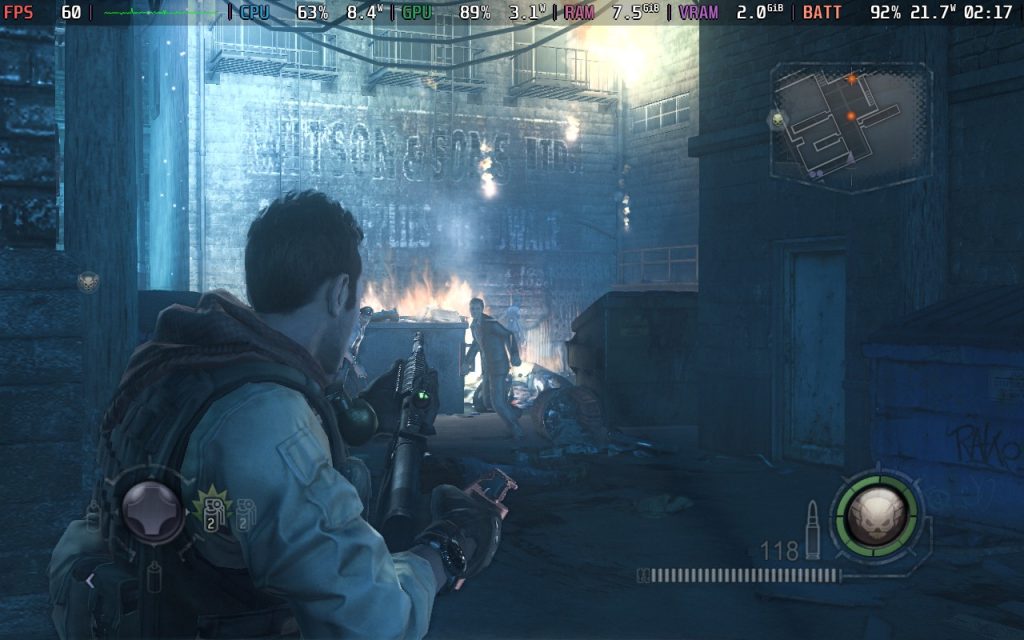Click the skull marker on the minimap edge
The image size is (1024, 640).
point(779,119)
